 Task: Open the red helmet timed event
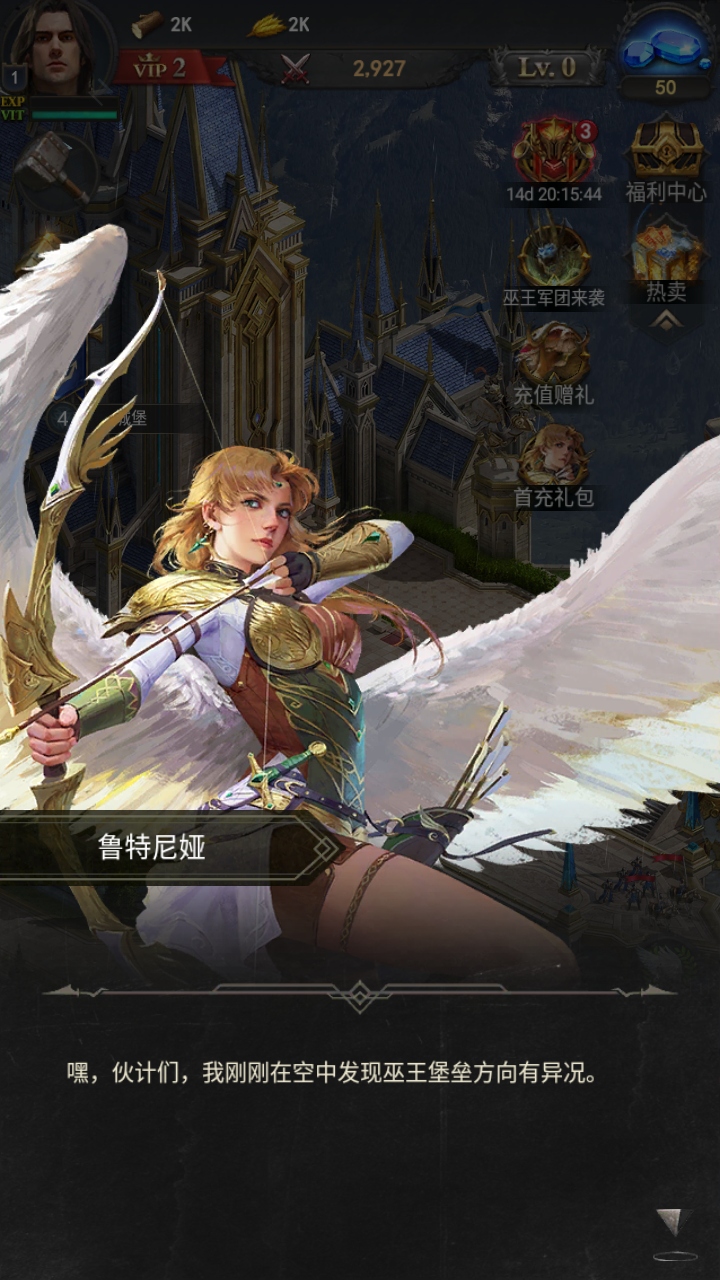(554, 150)
